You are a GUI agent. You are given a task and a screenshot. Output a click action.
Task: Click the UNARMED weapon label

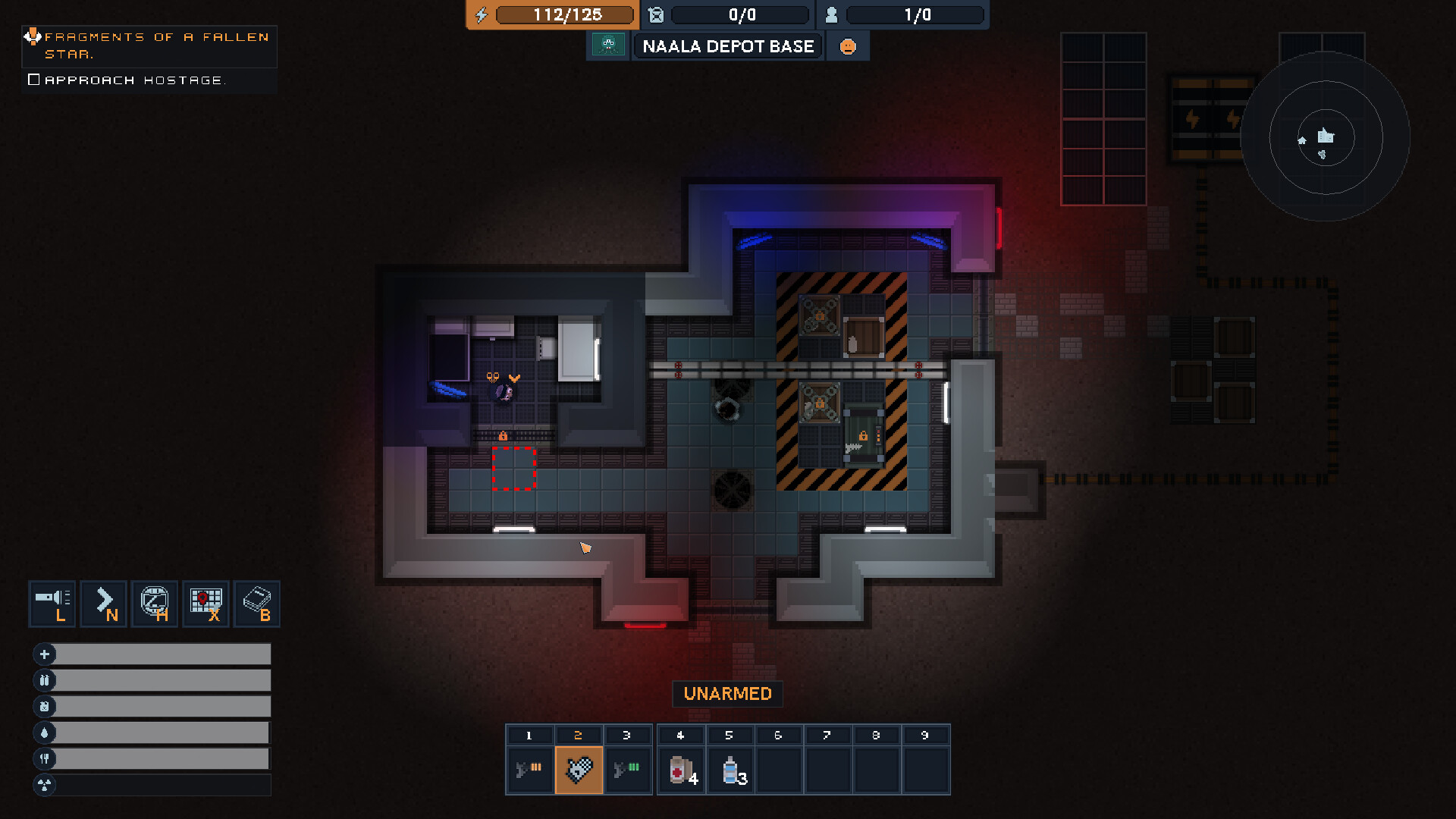click(x=727, y=693)
